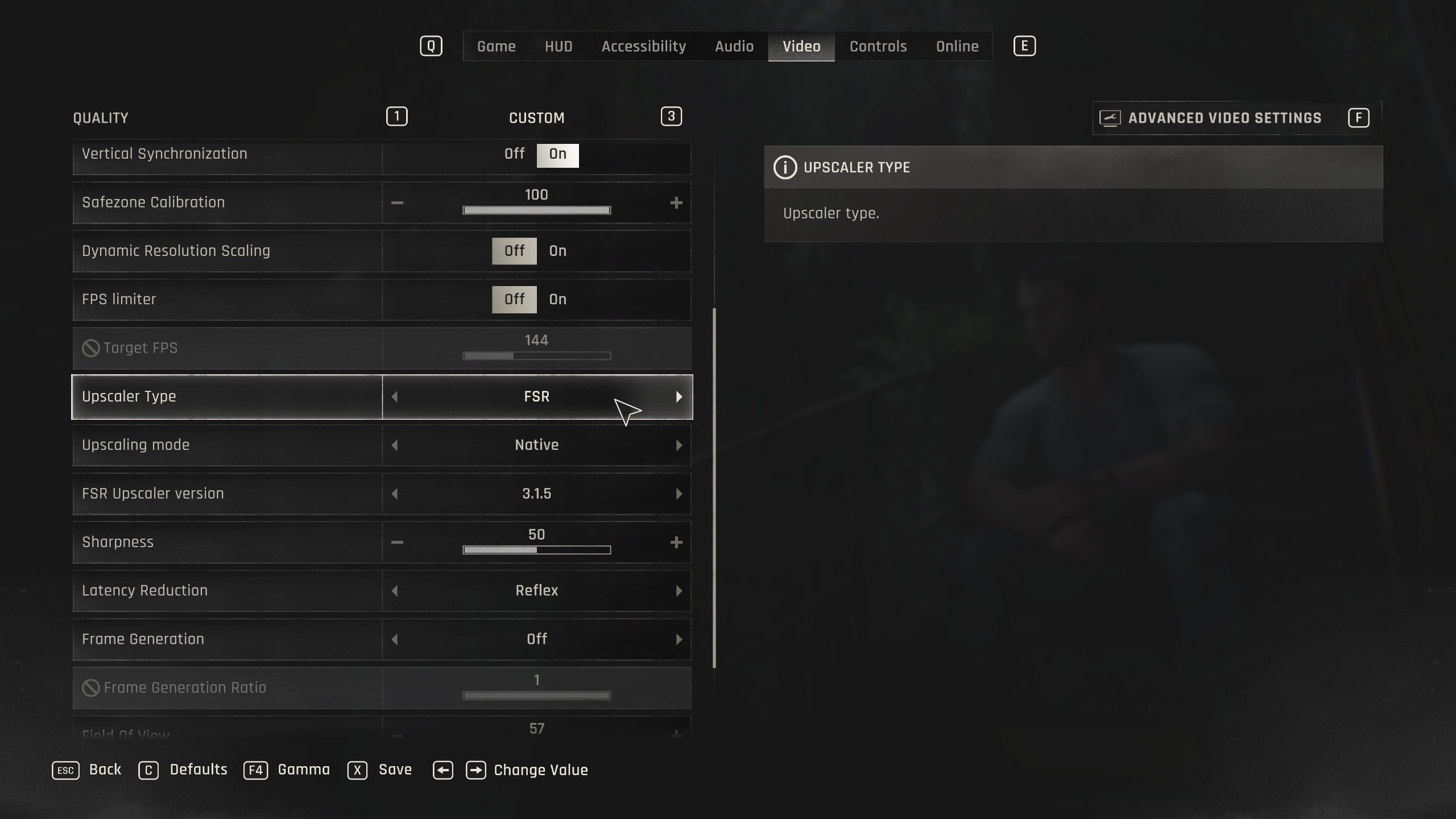The height and width of the screenshot is (819, 1456).
Task: Change Upscaling mode to the previous option
Action: (395, 445)
